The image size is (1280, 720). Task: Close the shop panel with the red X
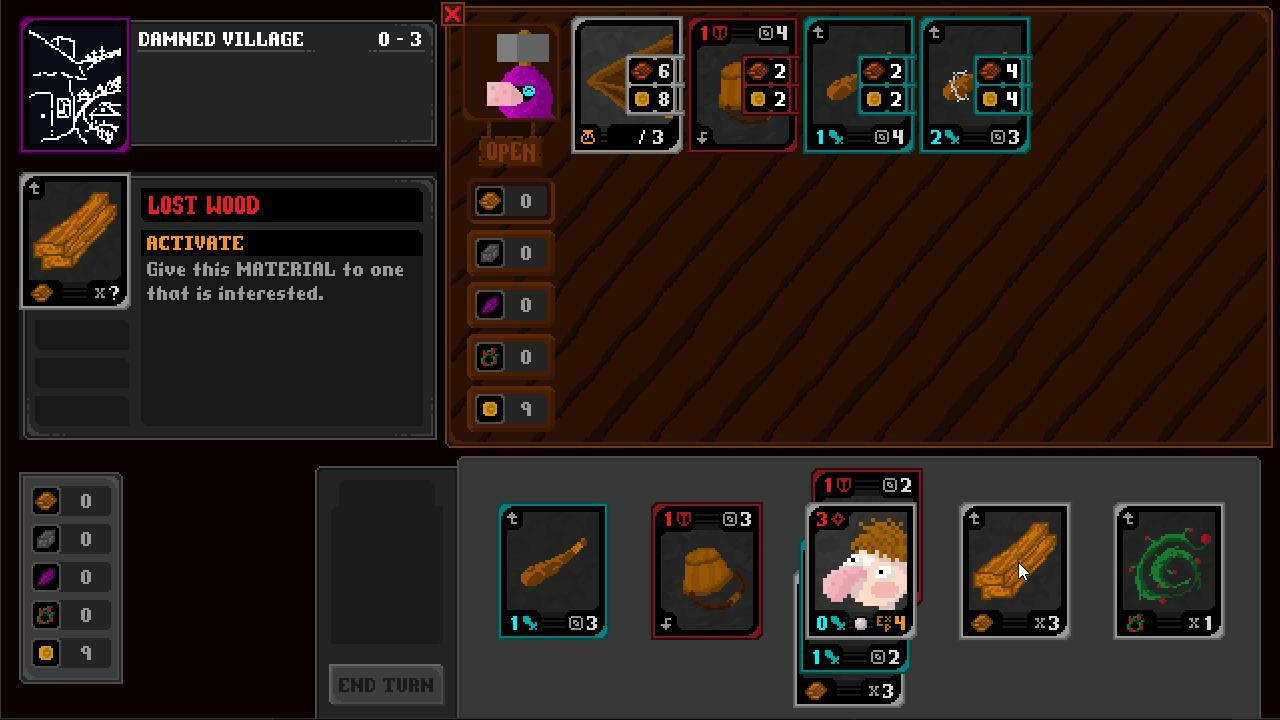pyautogui.click(x=452, y=14)
